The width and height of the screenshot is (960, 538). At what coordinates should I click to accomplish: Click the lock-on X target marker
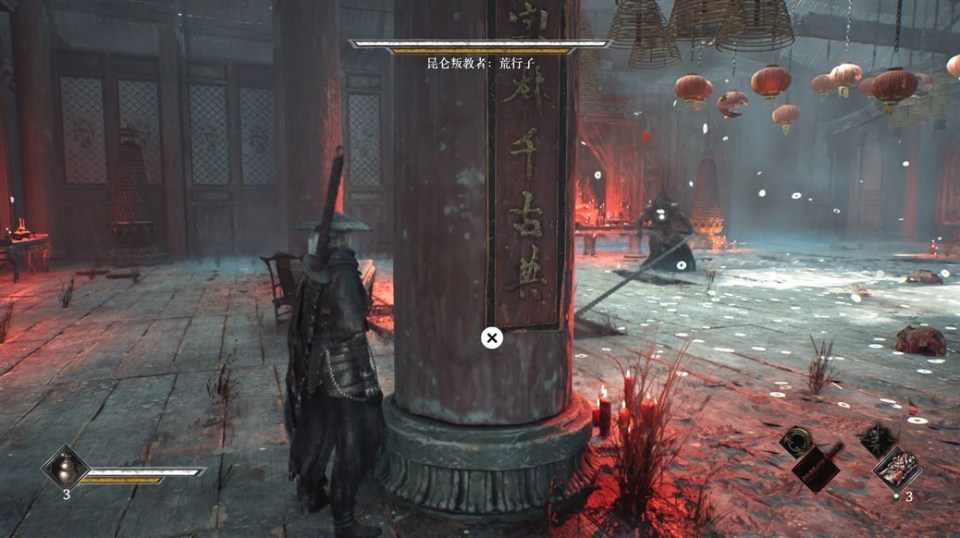[491, 338]
